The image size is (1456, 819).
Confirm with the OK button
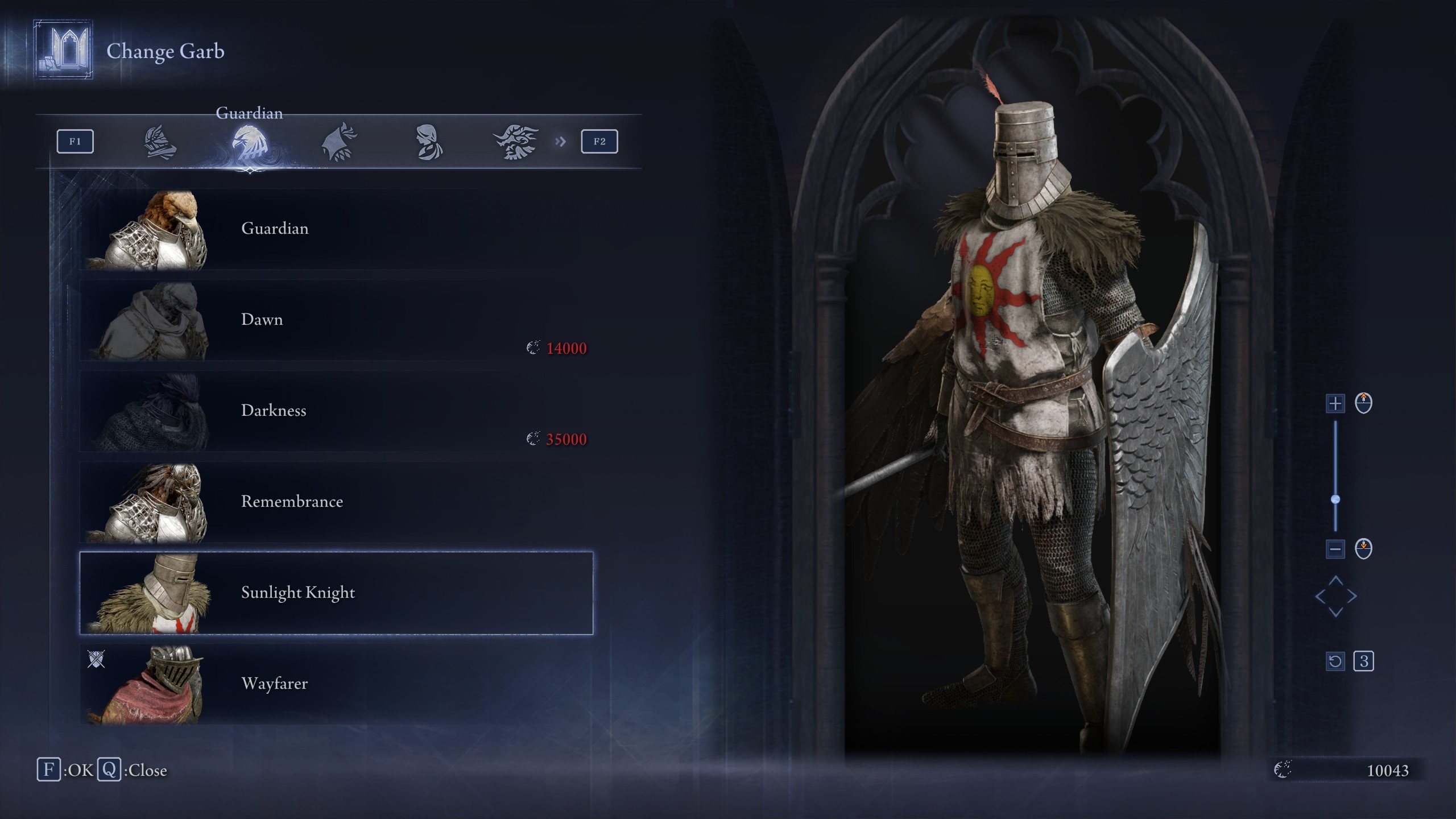[x=65, y=770]
